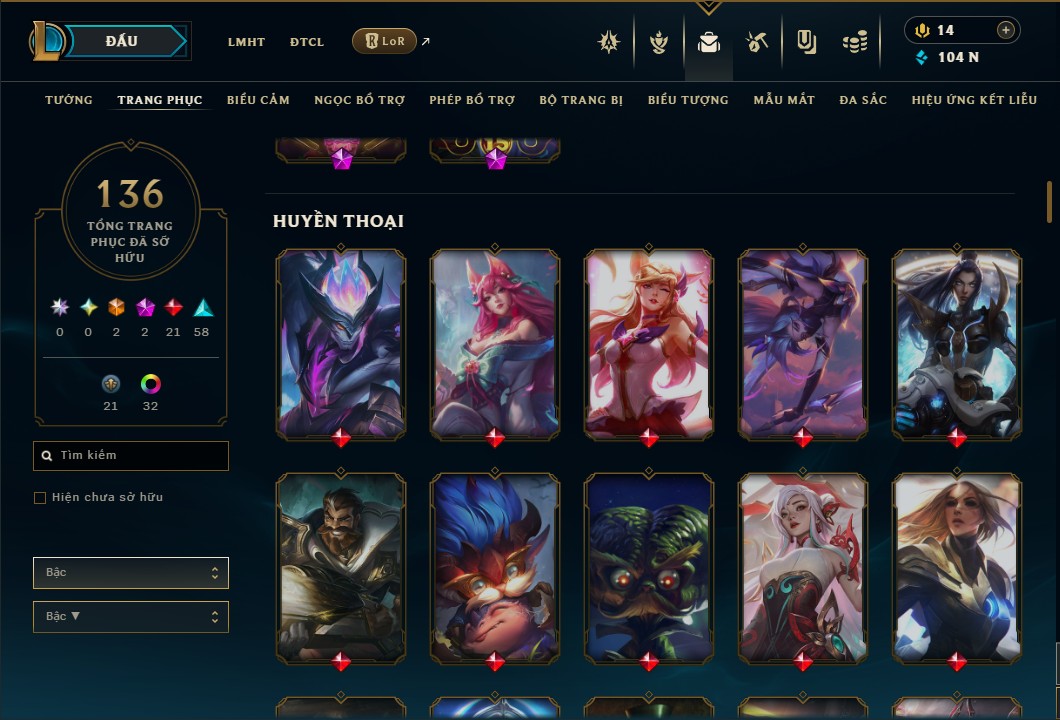This screenshot has height=720, width=1060.
Task: Toggle the Hiện chưa sở hữu checkbox
Action: 40,498
